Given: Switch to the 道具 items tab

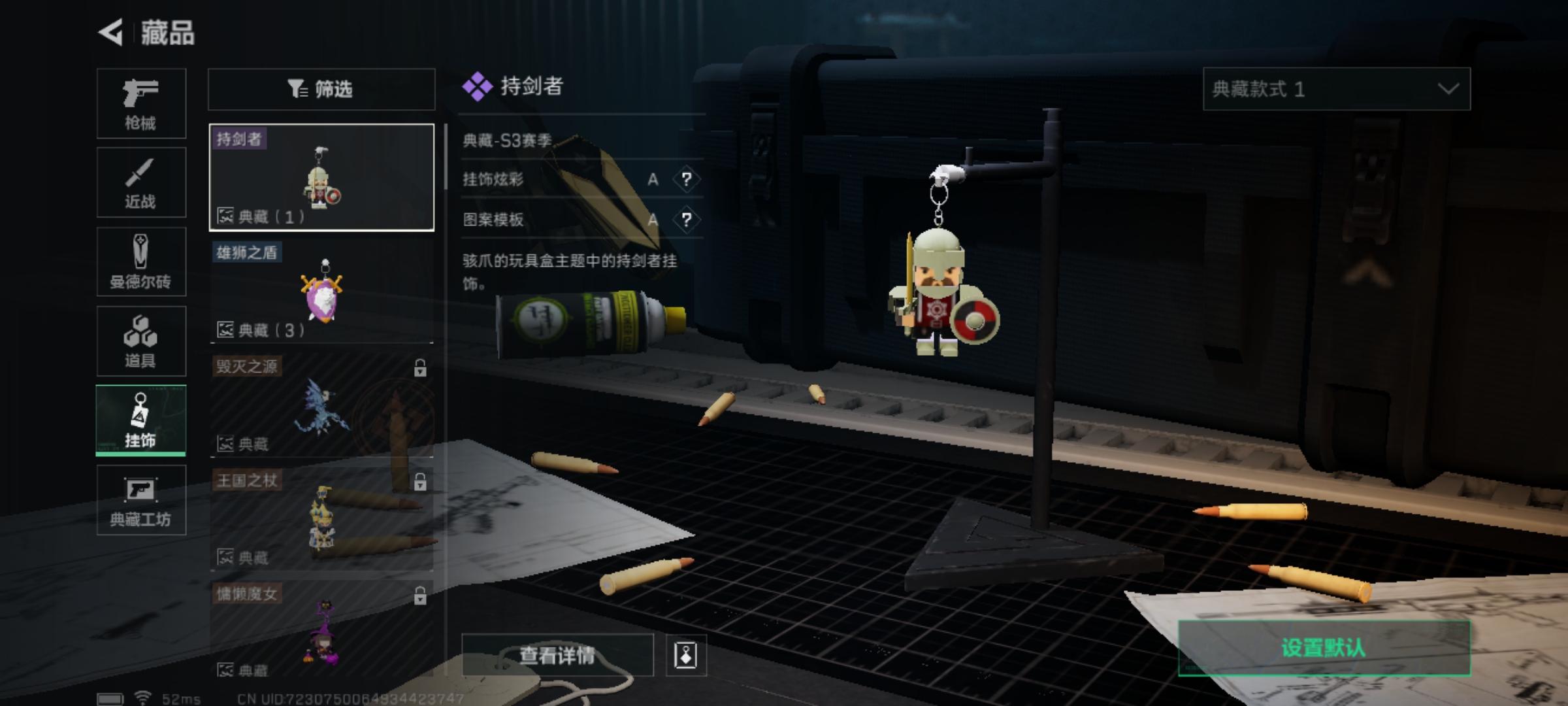Looking at the screenshot, I should coord(141,341).
